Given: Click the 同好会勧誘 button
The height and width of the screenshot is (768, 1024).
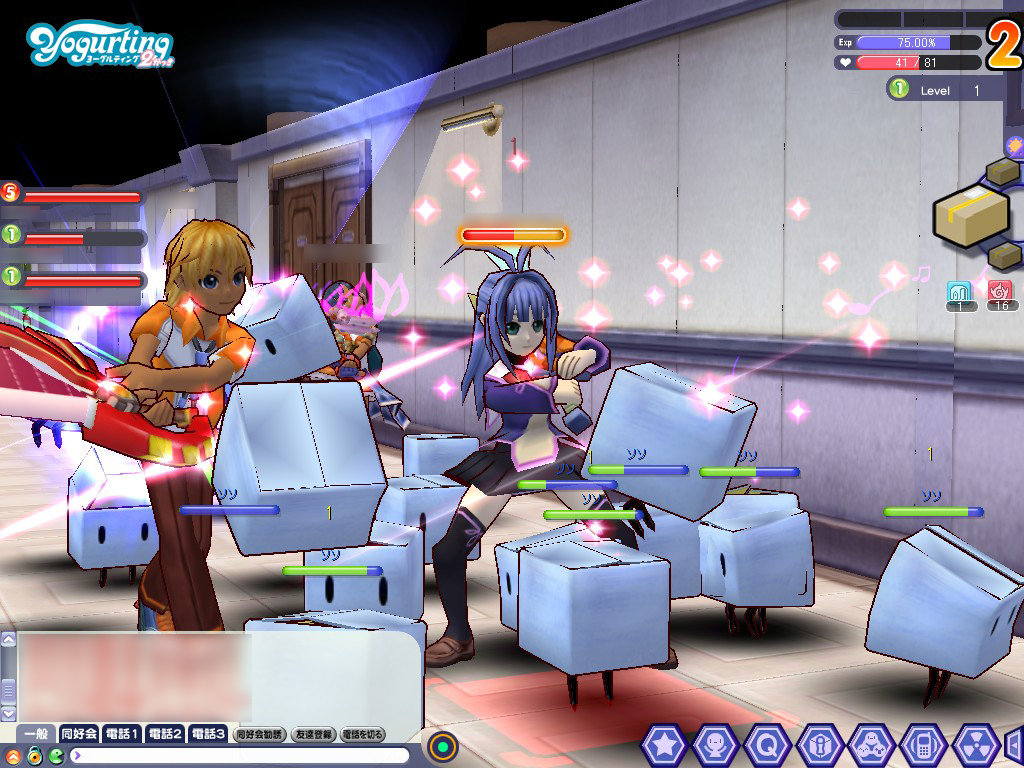Looking at the screenshot, I should click(259, 734).
